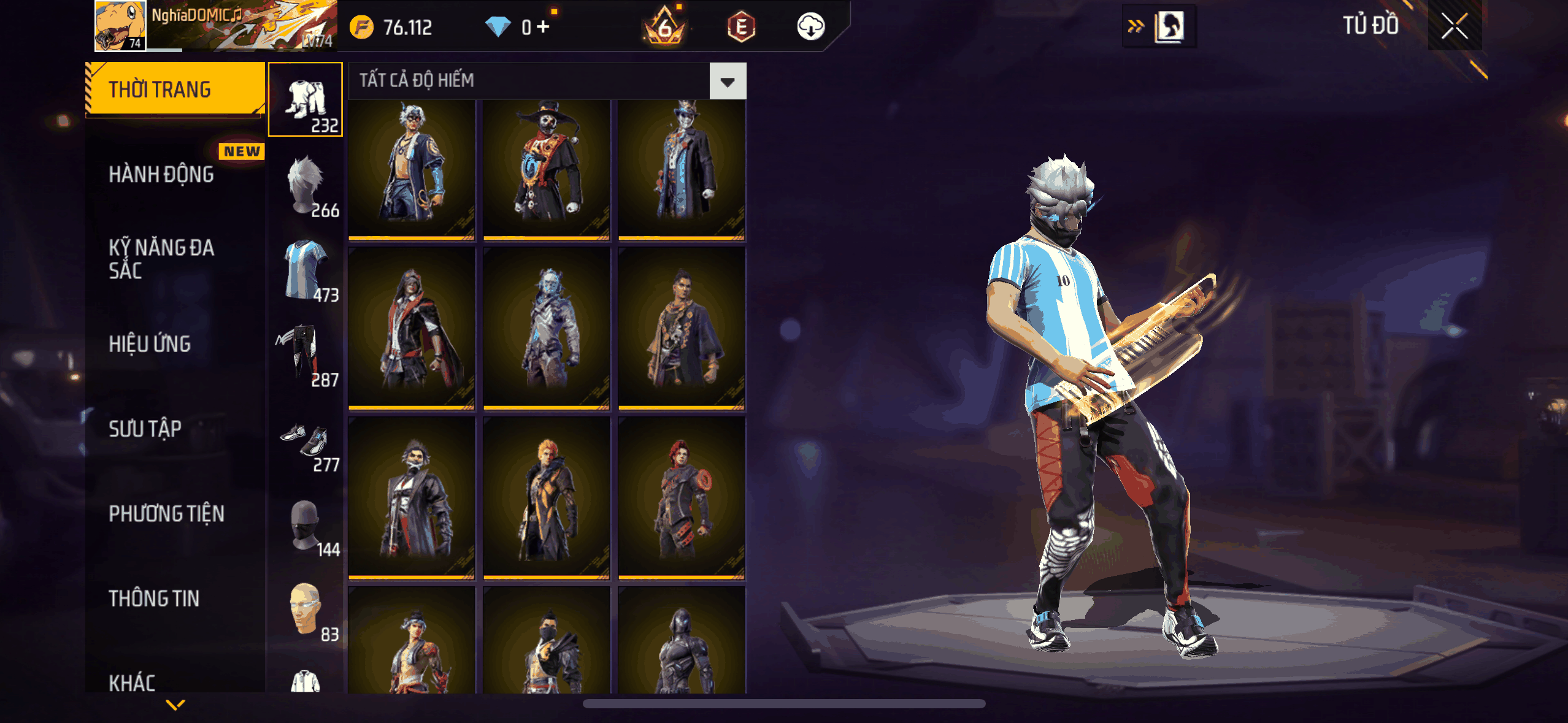The height and width of the screenshot is (723, 1568).
Task: Click the cloud download icon
Action: point(810,27)
